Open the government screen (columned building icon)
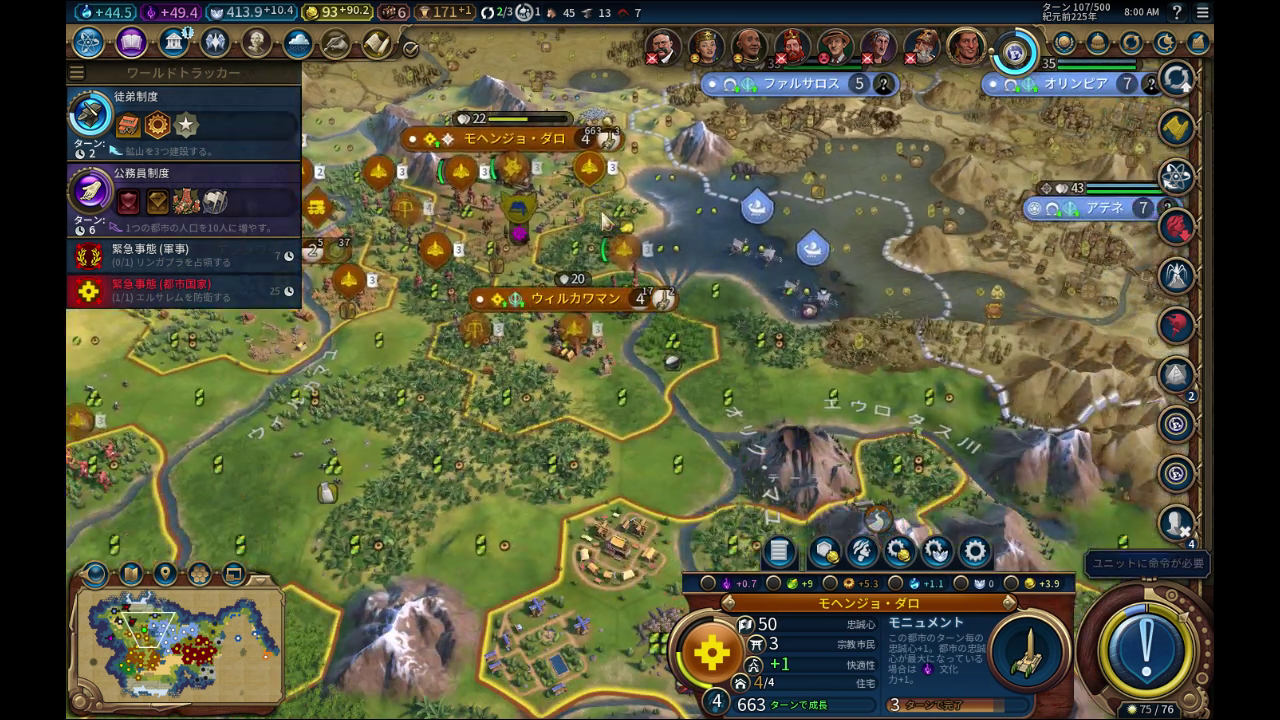 click(x=174, y=43)
